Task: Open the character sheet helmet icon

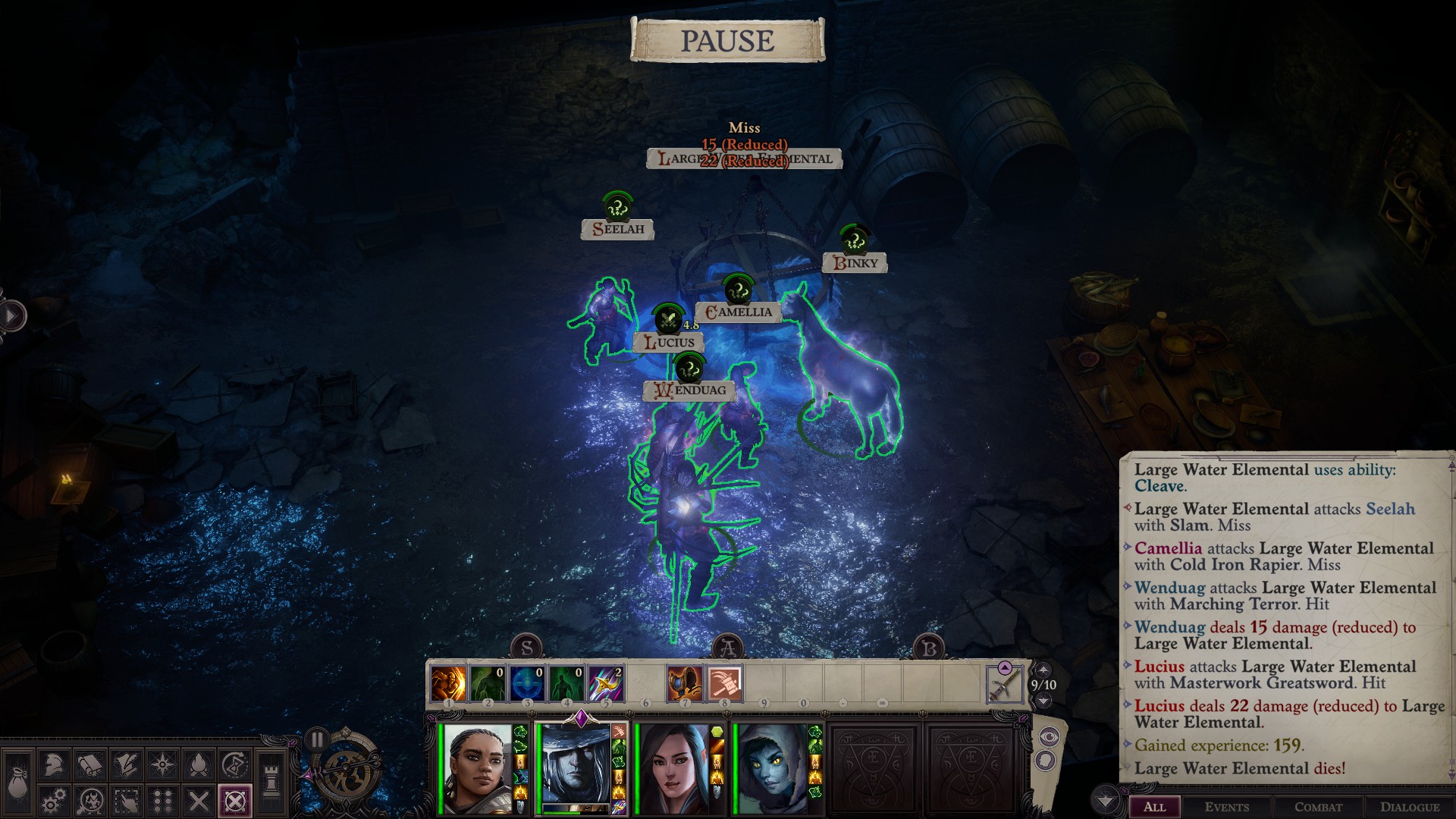Action: click(x=52, y=764)
